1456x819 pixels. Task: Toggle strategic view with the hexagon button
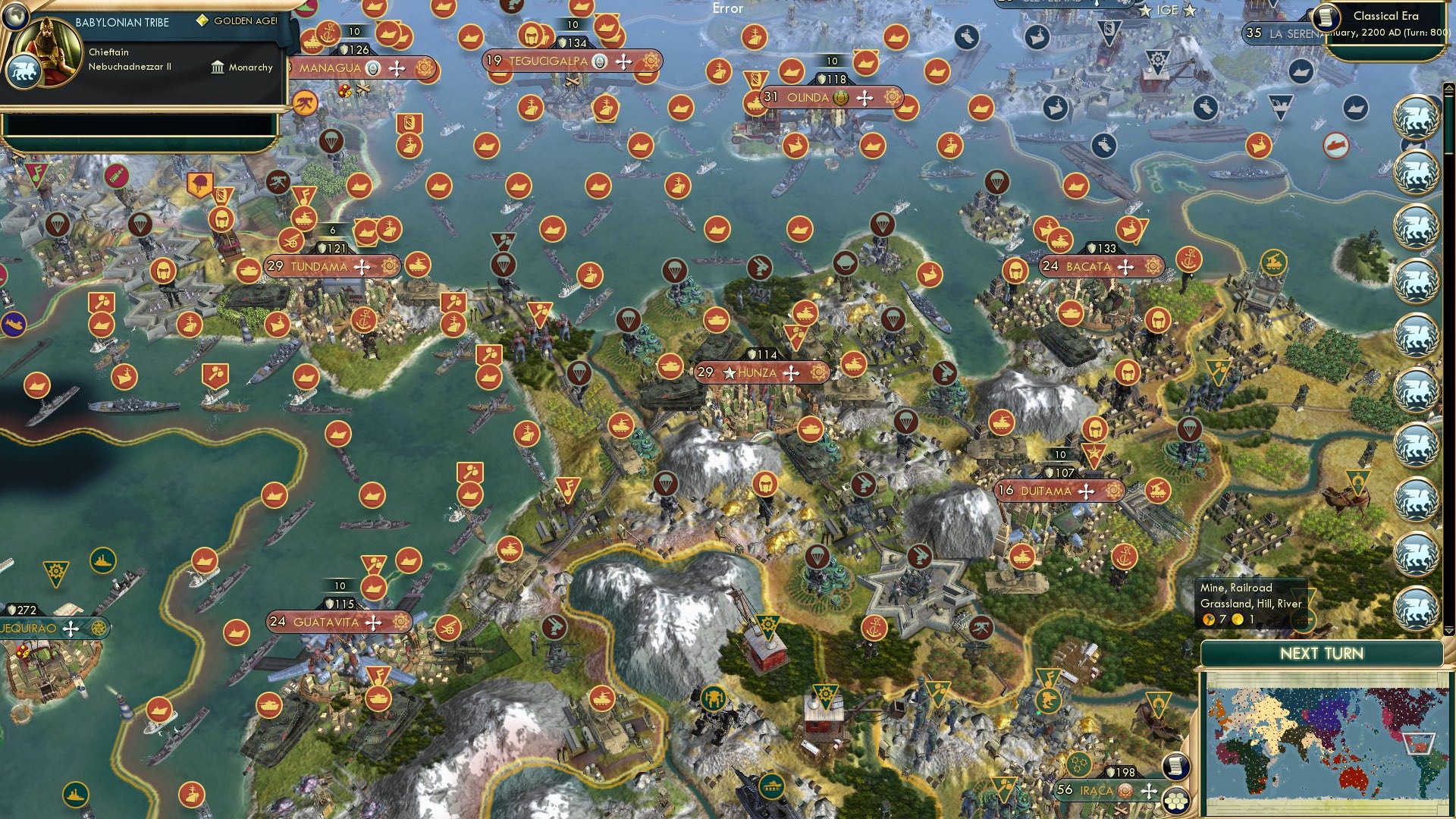[1176, 800]
